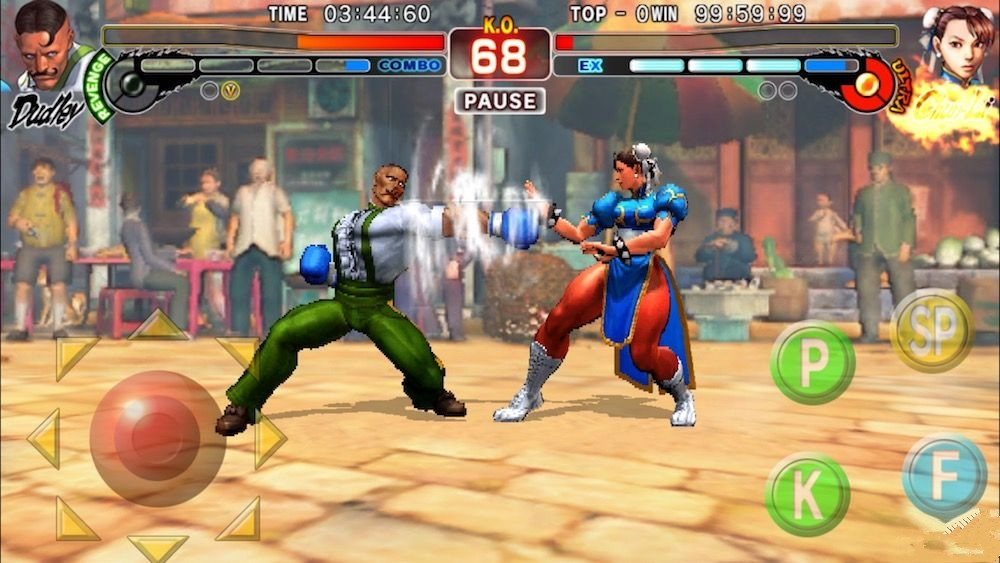Tap the green K kick button
1000x563 pixels.
pos(807,494)
